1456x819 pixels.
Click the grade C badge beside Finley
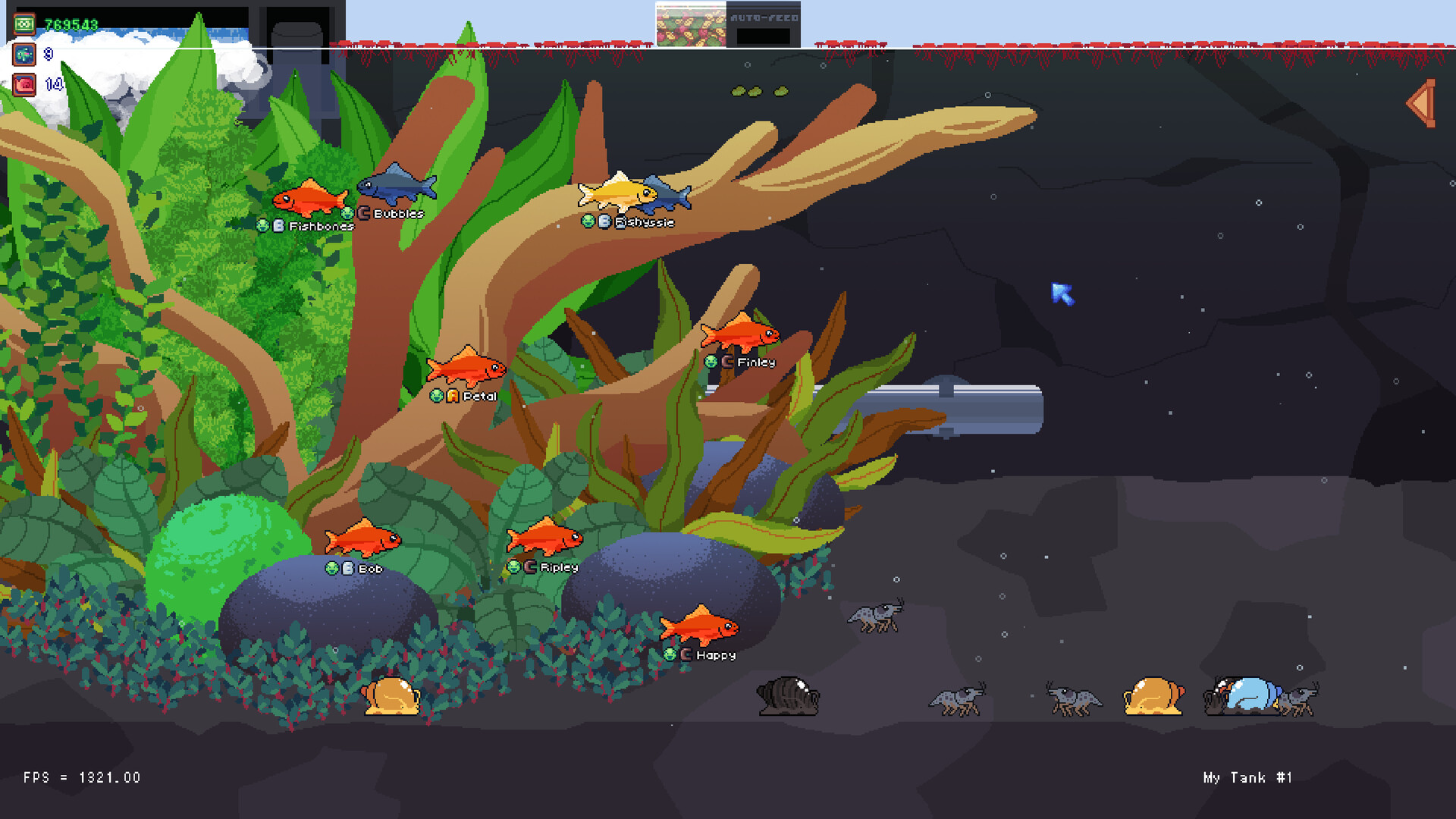[x=726, y=362]
